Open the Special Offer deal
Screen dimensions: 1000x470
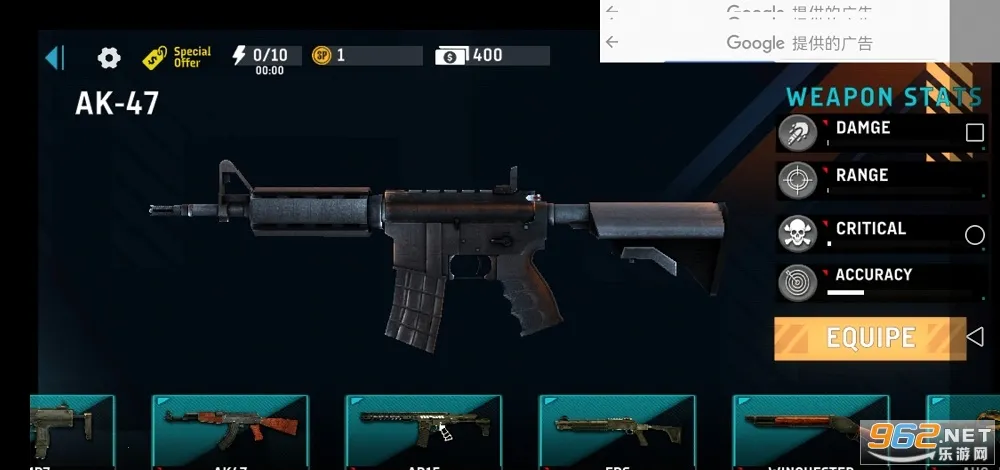pyautogui.click(x=177, y=57)
